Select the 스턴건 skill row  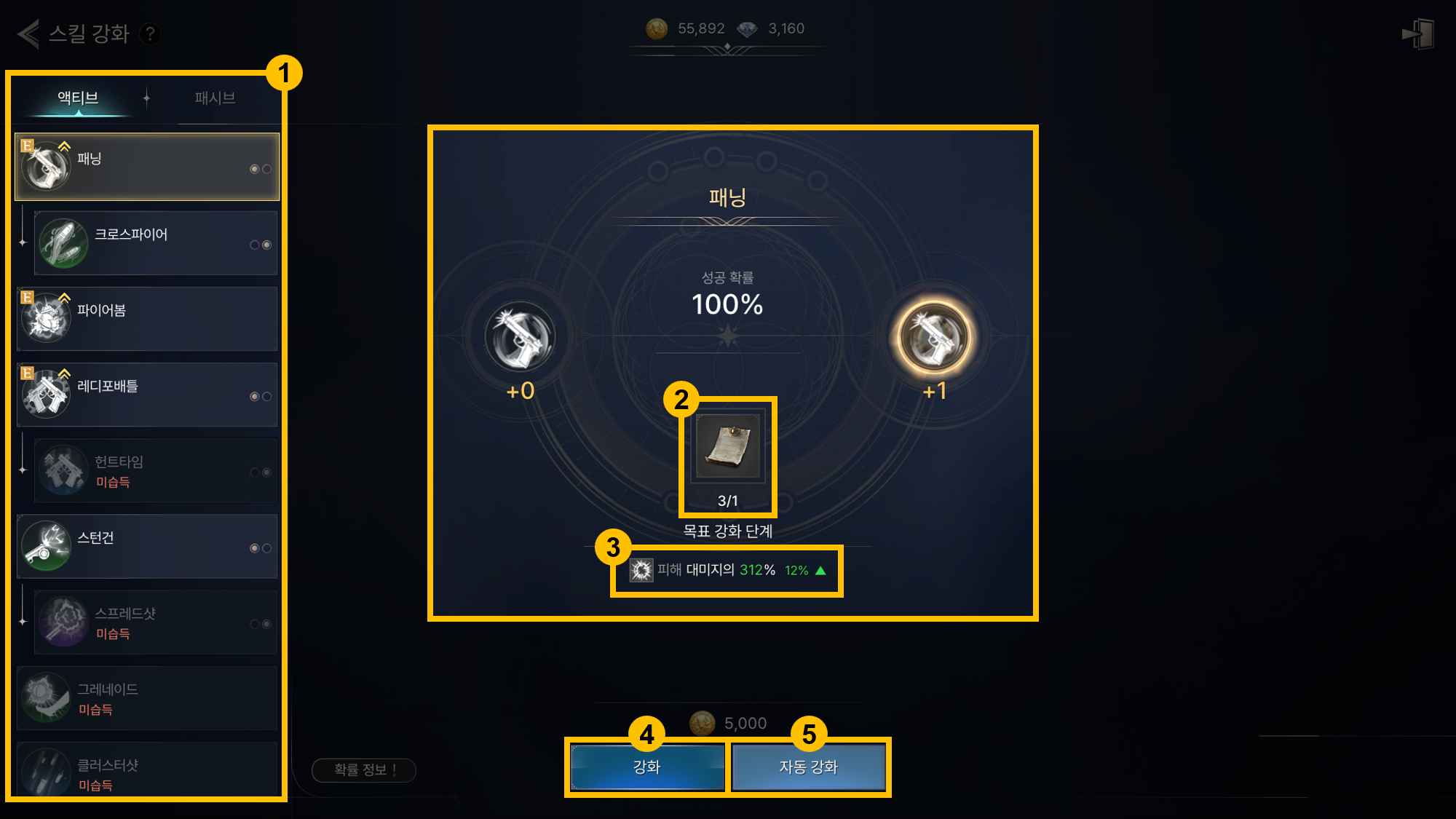point(147,547)
